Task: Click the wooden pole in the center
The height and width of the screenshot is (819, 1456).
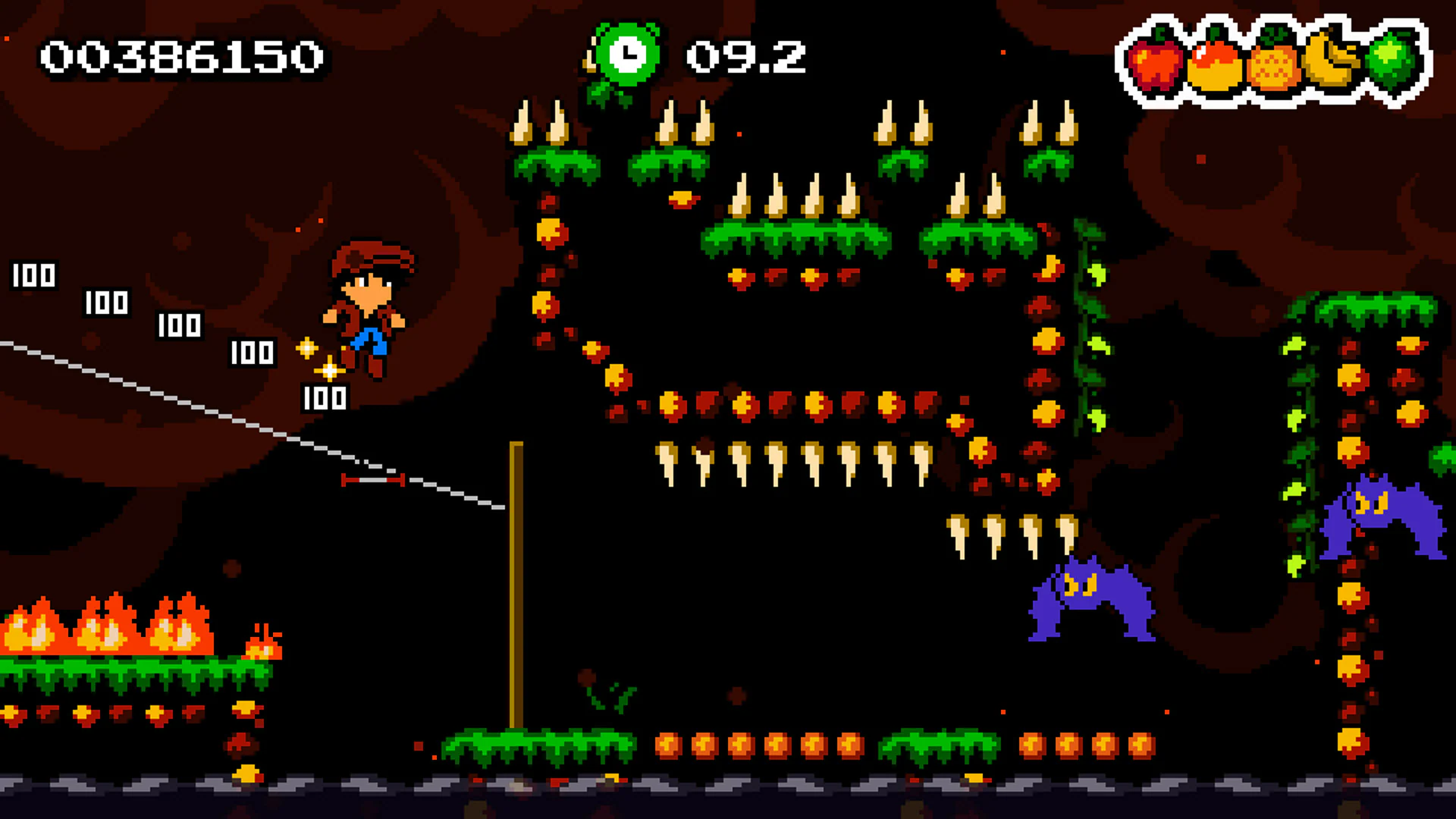Action: click(x=516, y=591)
